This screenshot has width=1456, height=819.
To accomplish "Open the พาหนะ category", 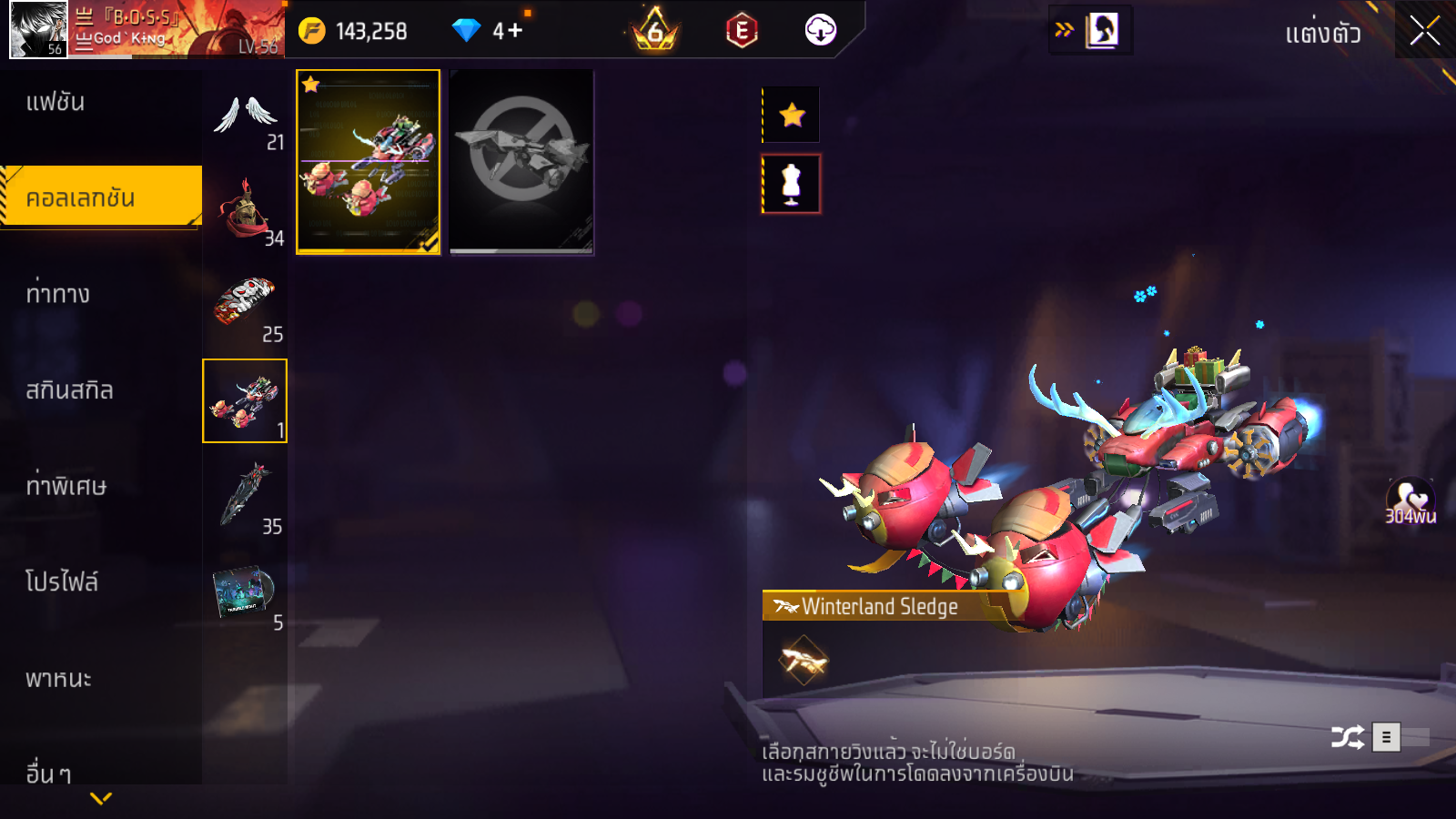I will point(58,679).
